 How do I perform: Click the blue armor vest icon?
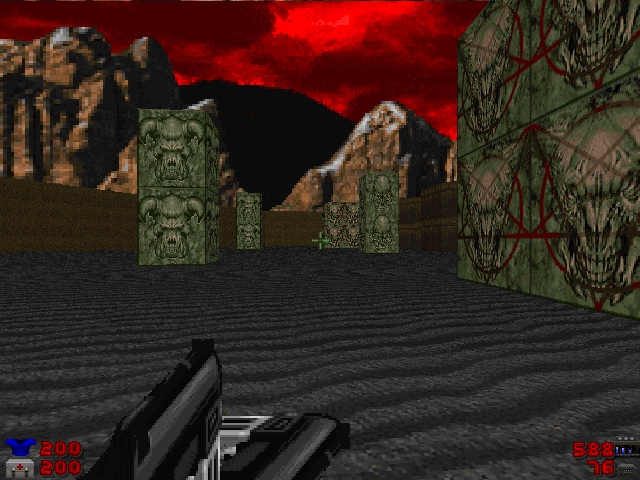point(18,448)
